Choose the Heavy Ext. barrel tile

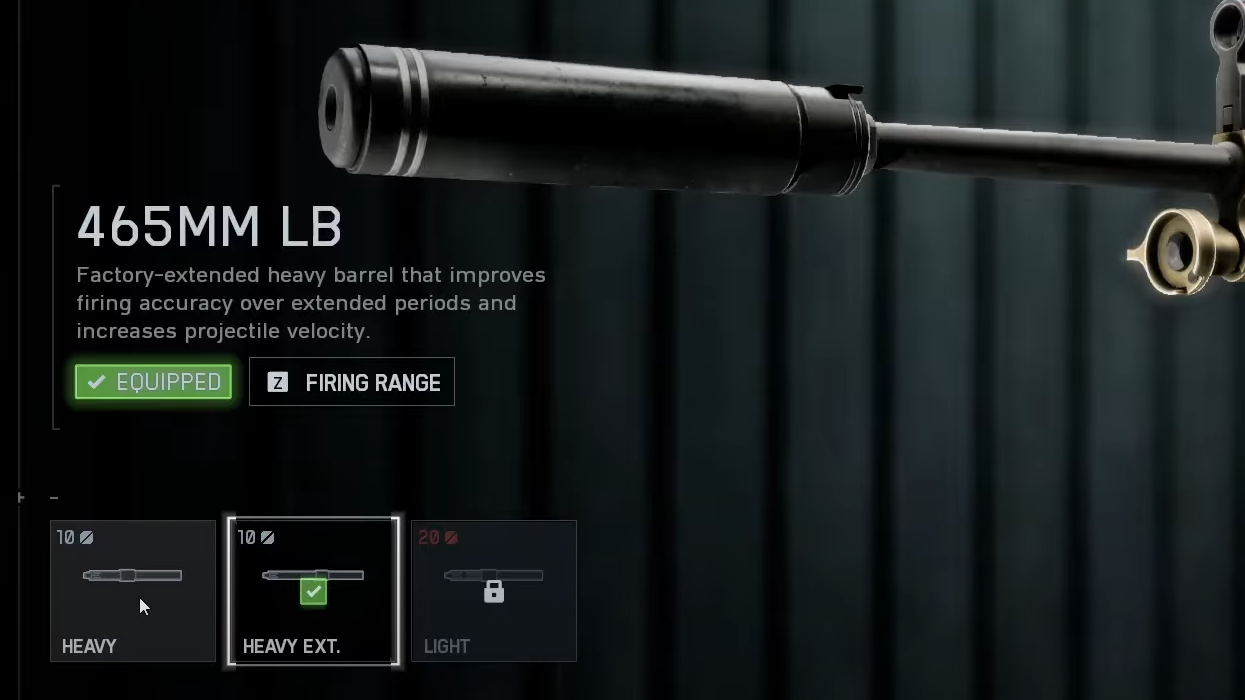[314, 590]
